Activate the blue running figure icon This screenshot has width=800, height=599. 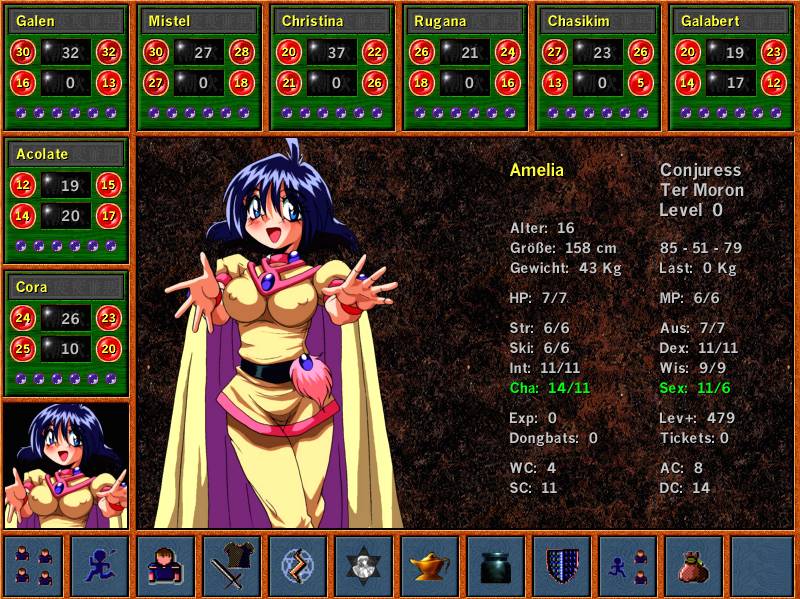(x=100, y=566)
